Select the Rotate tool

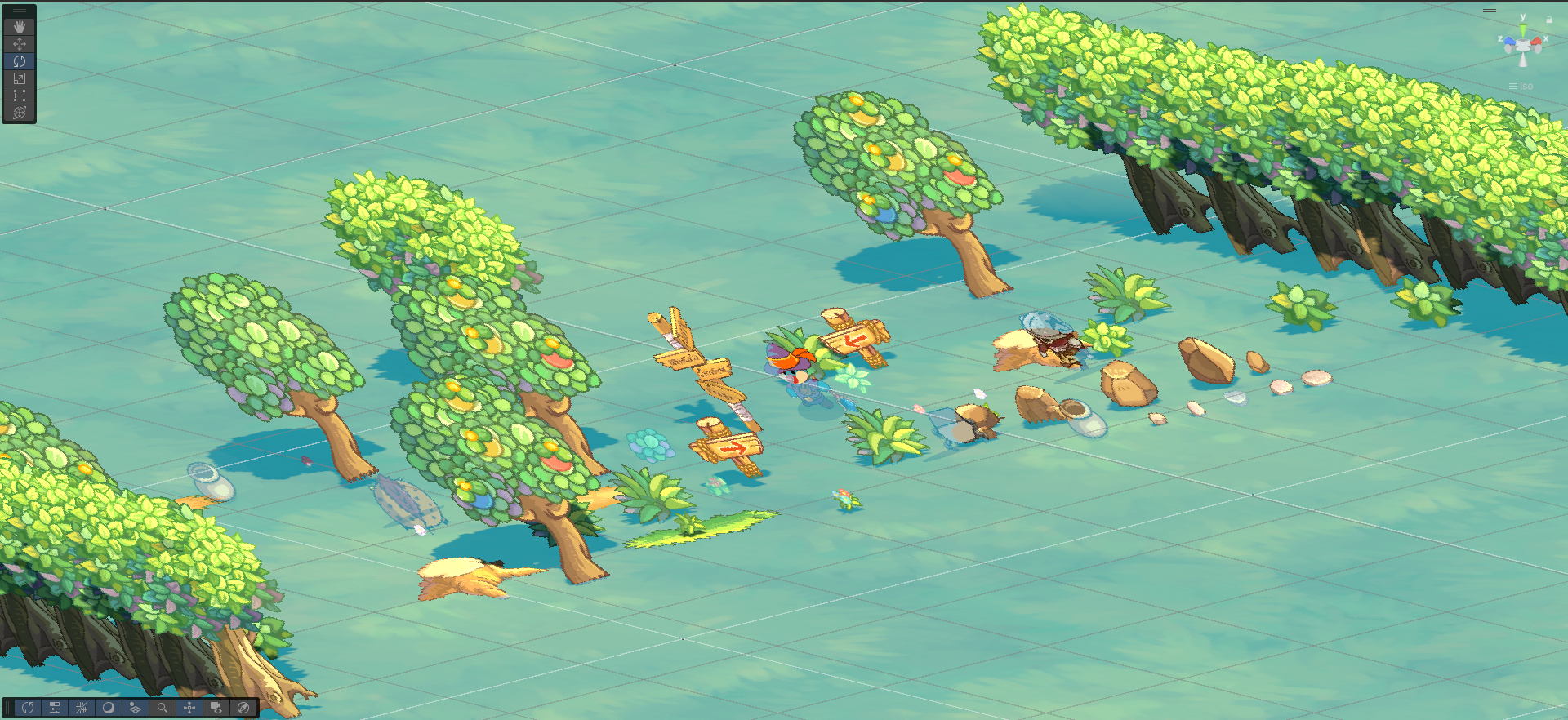click(19, 60)
